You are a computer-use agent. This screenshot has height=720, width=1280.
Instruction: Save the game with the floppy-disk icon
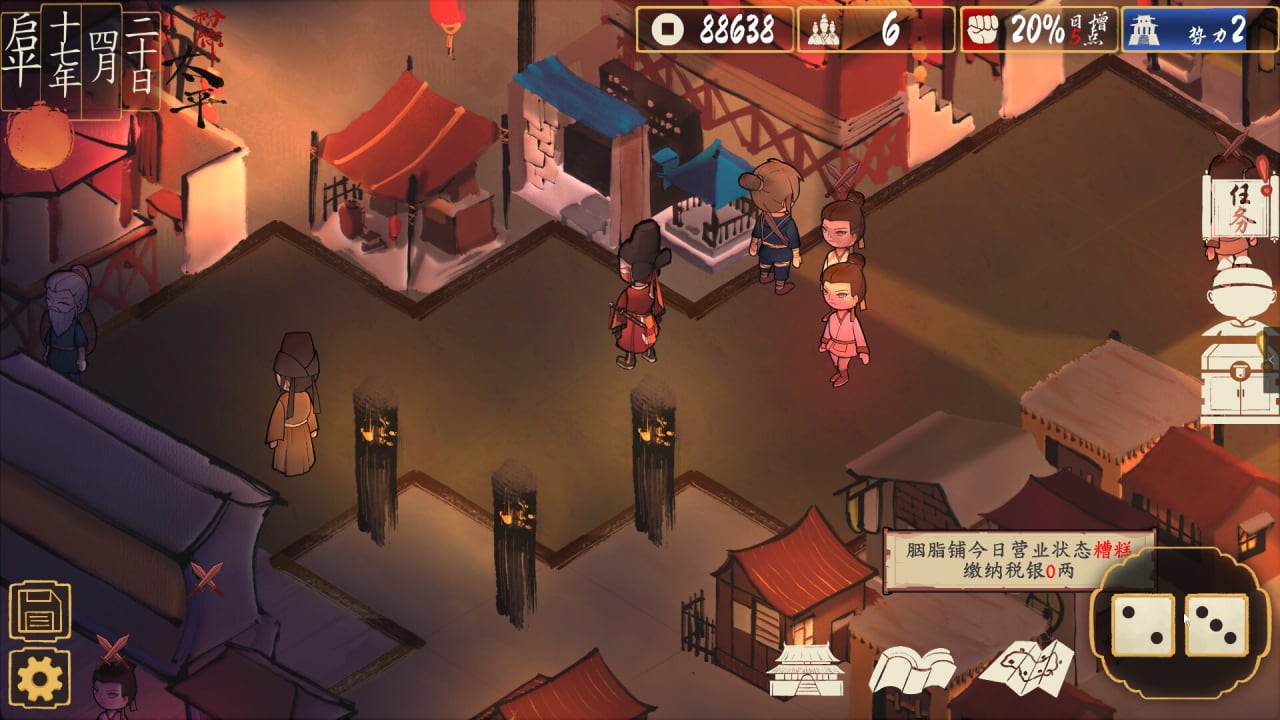40,611
